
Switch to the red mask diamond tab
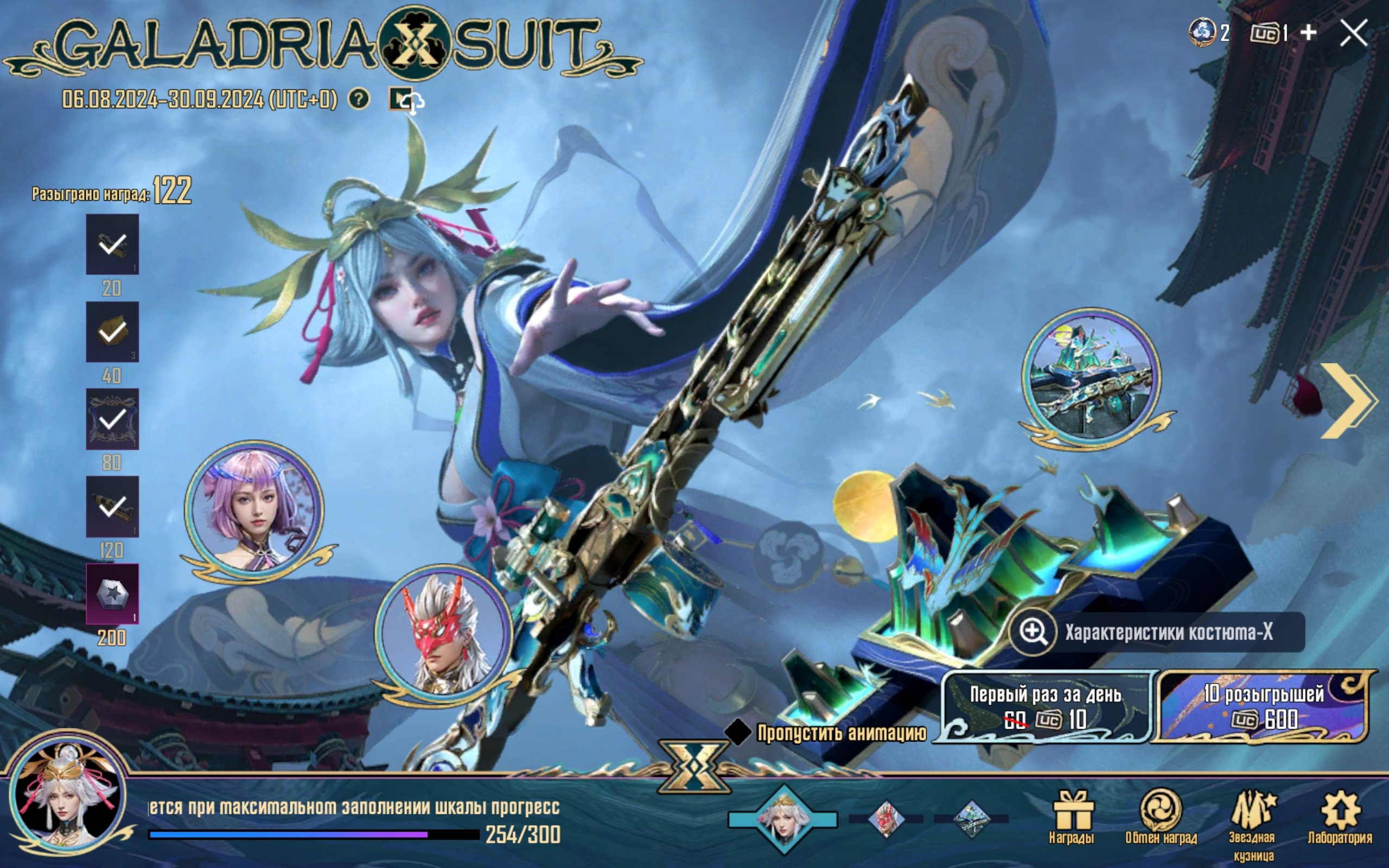pyautogui.click(x=885, y=819)
